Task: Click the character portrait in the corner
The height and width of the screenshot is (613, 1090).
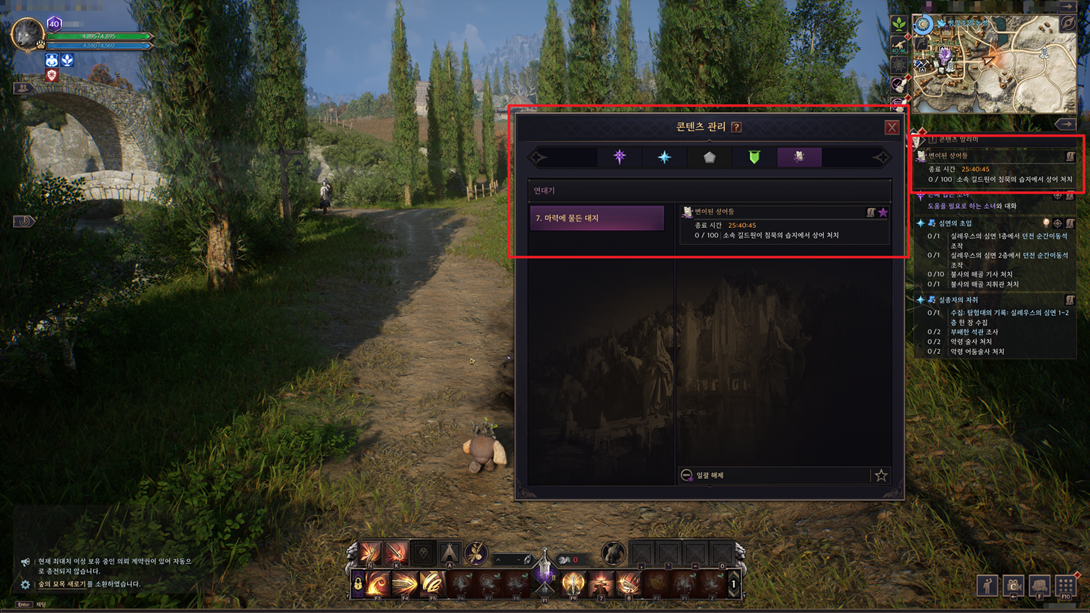Action: pyautogui.click(x=26, y=35)
